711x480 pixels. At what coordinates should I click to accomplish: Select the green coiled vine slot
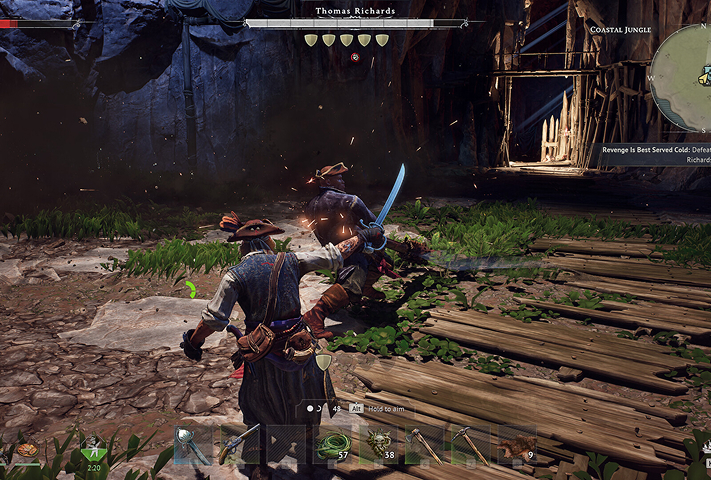330,445
